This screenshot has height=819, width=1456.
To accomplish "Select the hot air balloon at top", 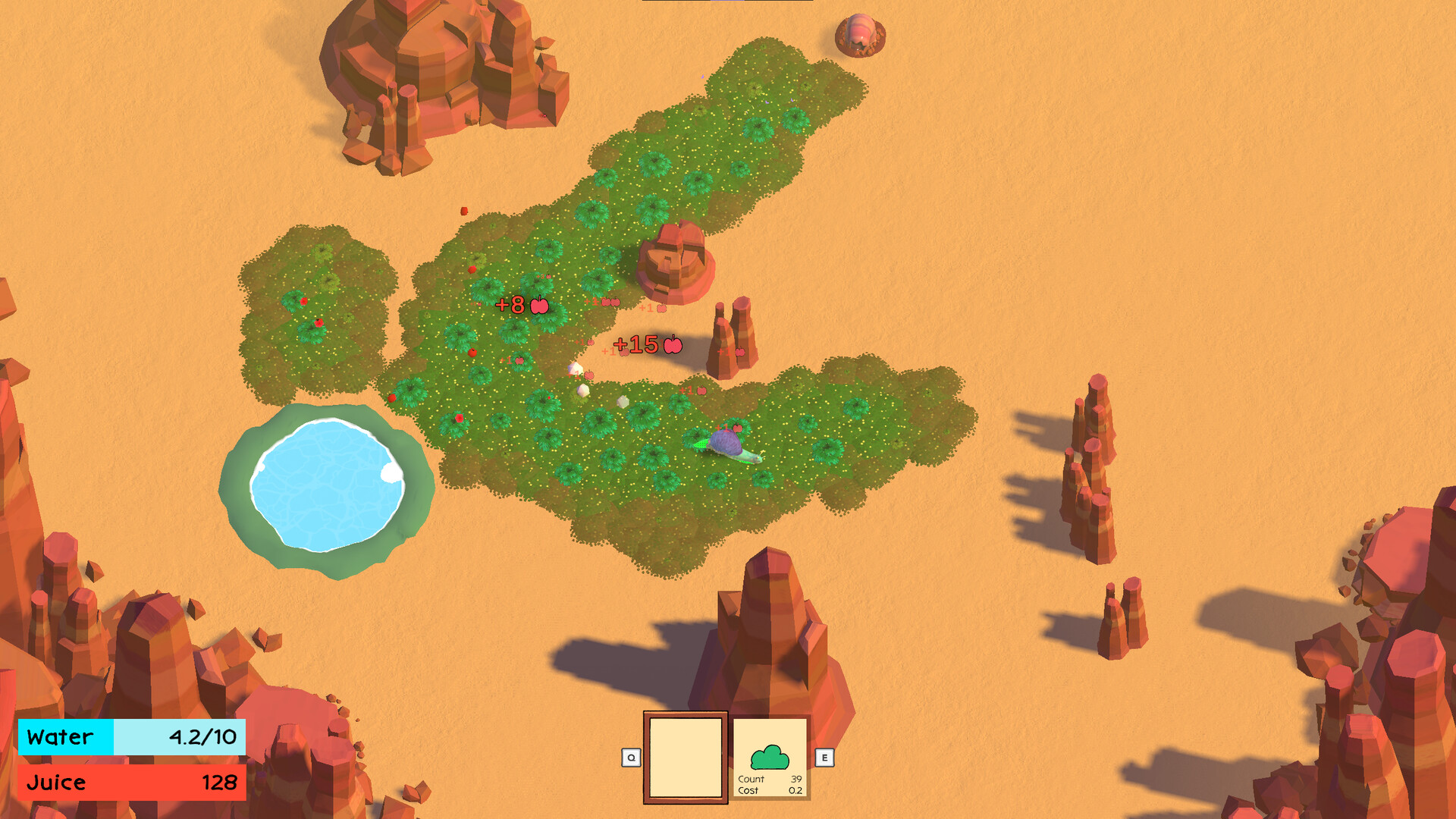I will pyautogui.click(x=861, y=34).
